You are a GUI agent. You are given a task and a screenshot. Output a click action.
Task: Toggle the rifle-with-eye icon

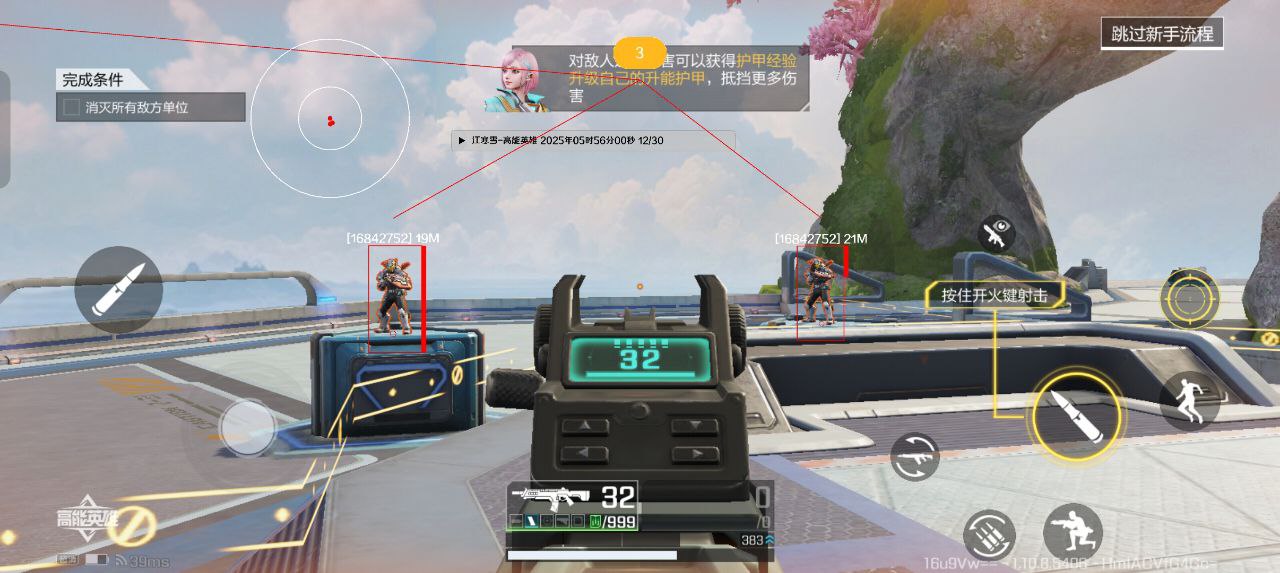(x=996, y=234)
